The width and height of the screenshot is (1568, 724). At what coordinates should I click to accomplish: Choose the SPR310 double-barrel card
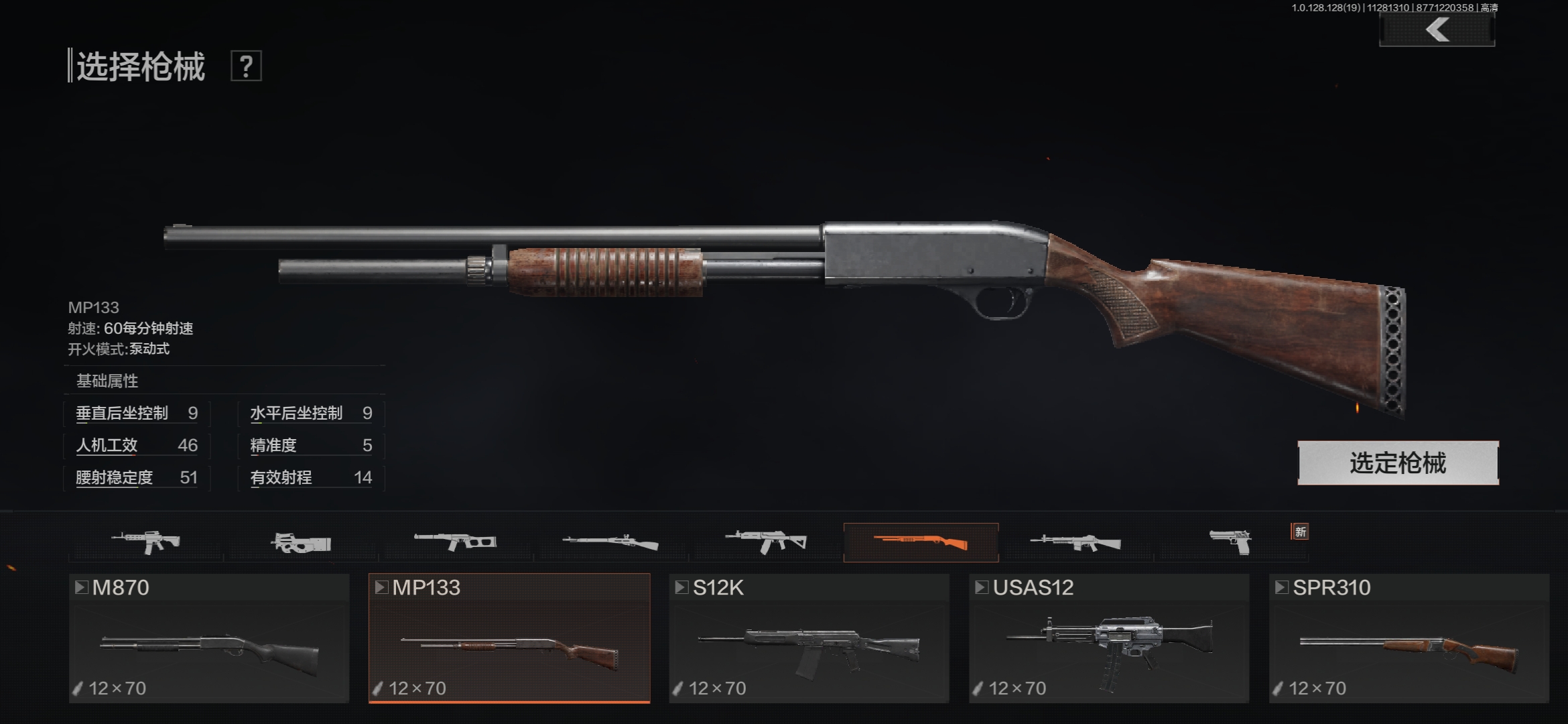tap(1409, 638)
